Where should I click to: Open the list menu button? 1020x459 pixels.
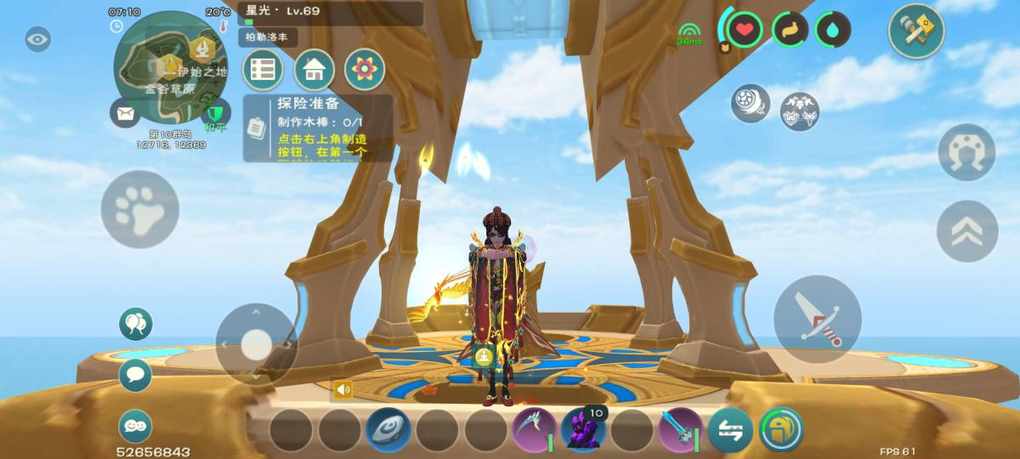click(263, 70)
